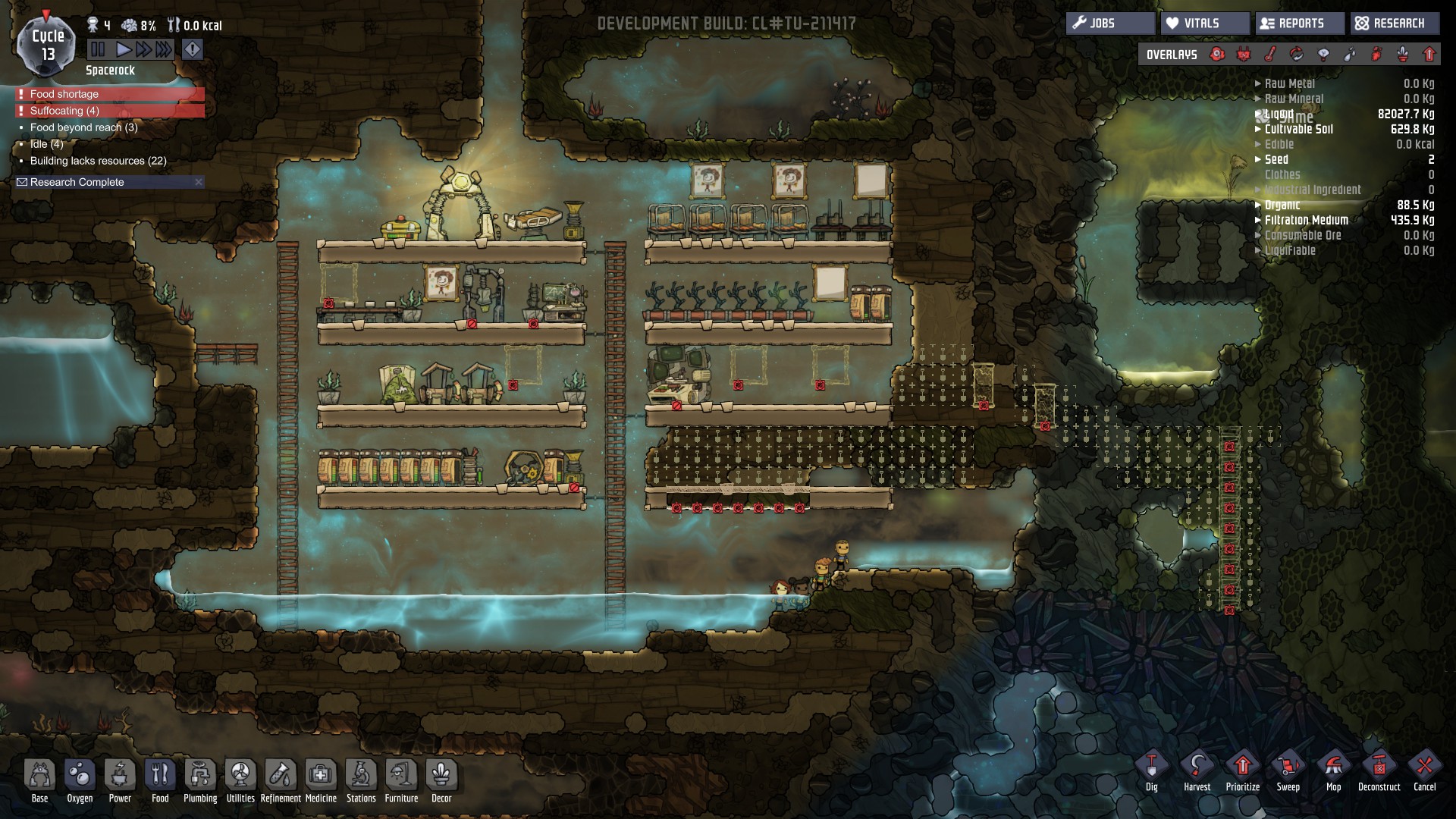
Task: Pause the game speed control
Action: click(x=98, y=50)
